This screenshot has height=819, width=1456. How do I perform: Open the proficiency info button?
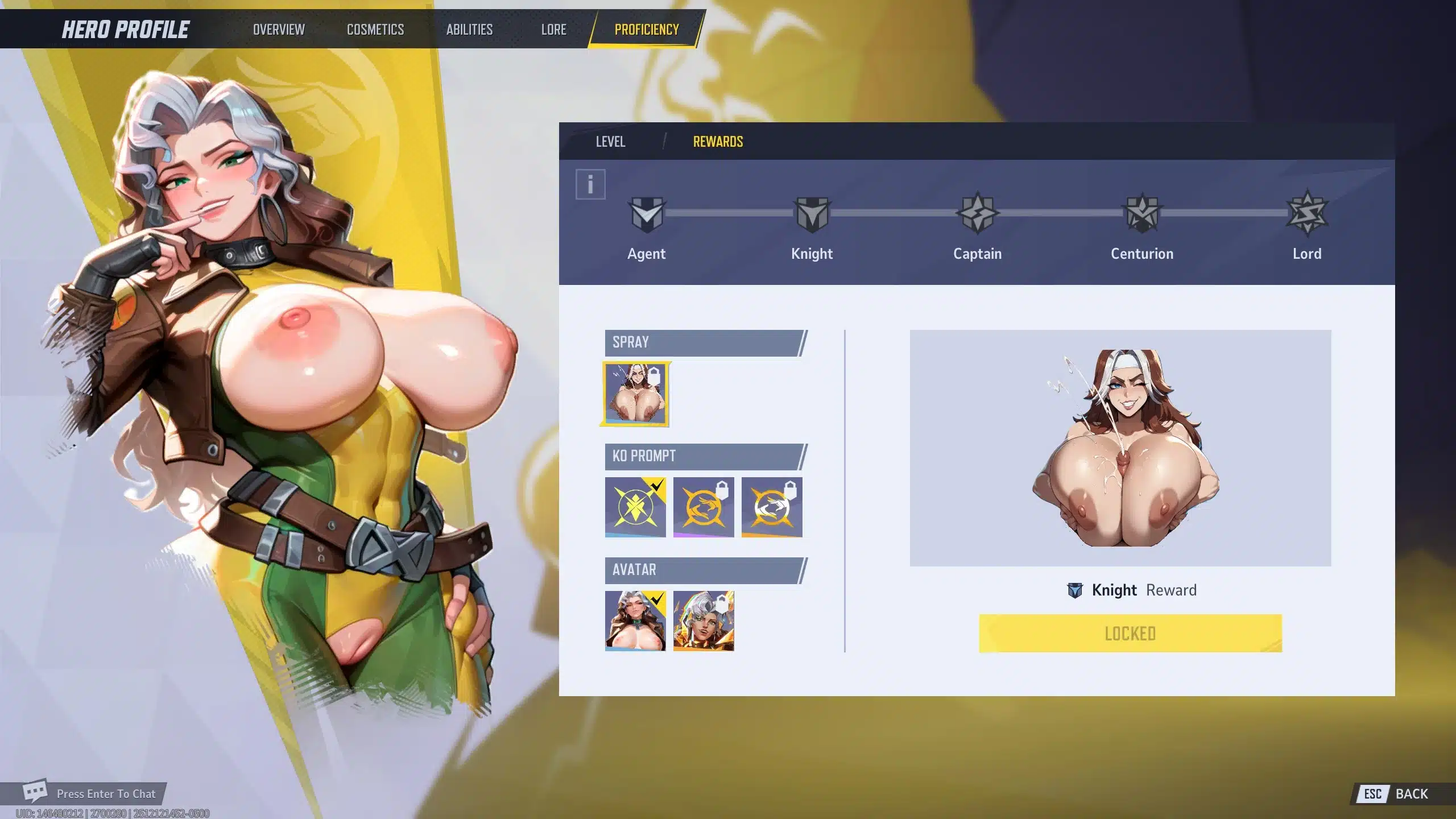click(590, 184)
